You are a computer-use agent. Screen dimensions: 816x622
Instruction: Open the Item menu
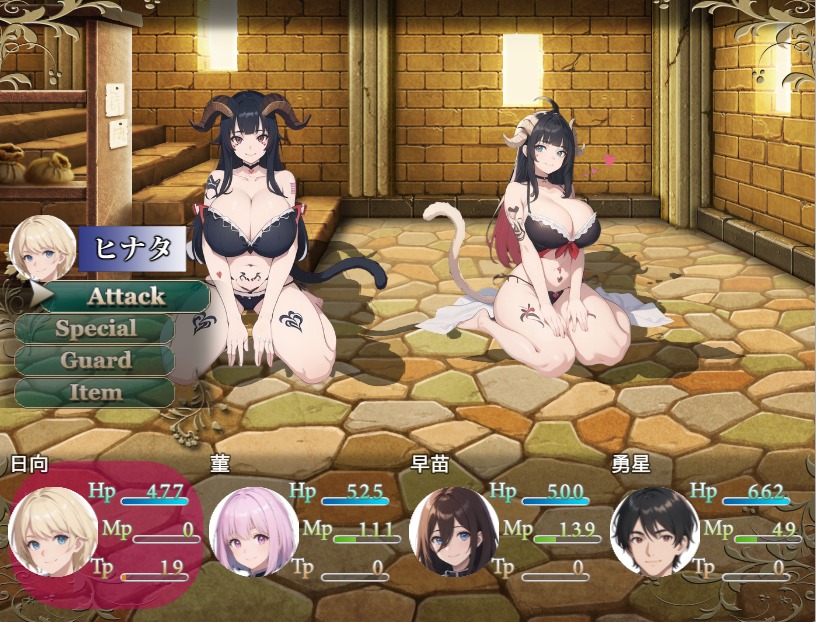[96, 392]
